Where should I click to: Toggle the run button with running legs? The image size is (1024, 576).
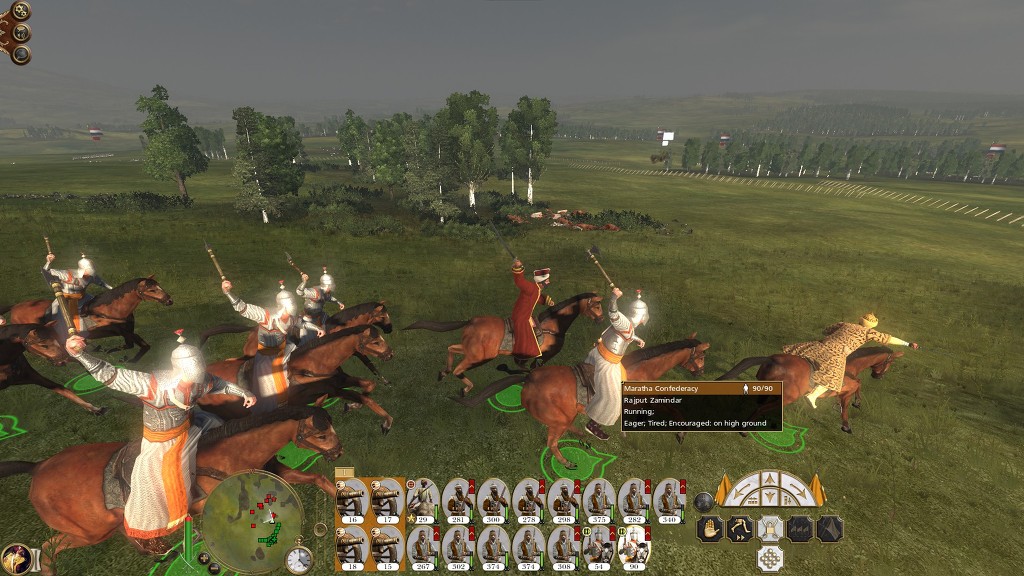(x=741, y=529)
